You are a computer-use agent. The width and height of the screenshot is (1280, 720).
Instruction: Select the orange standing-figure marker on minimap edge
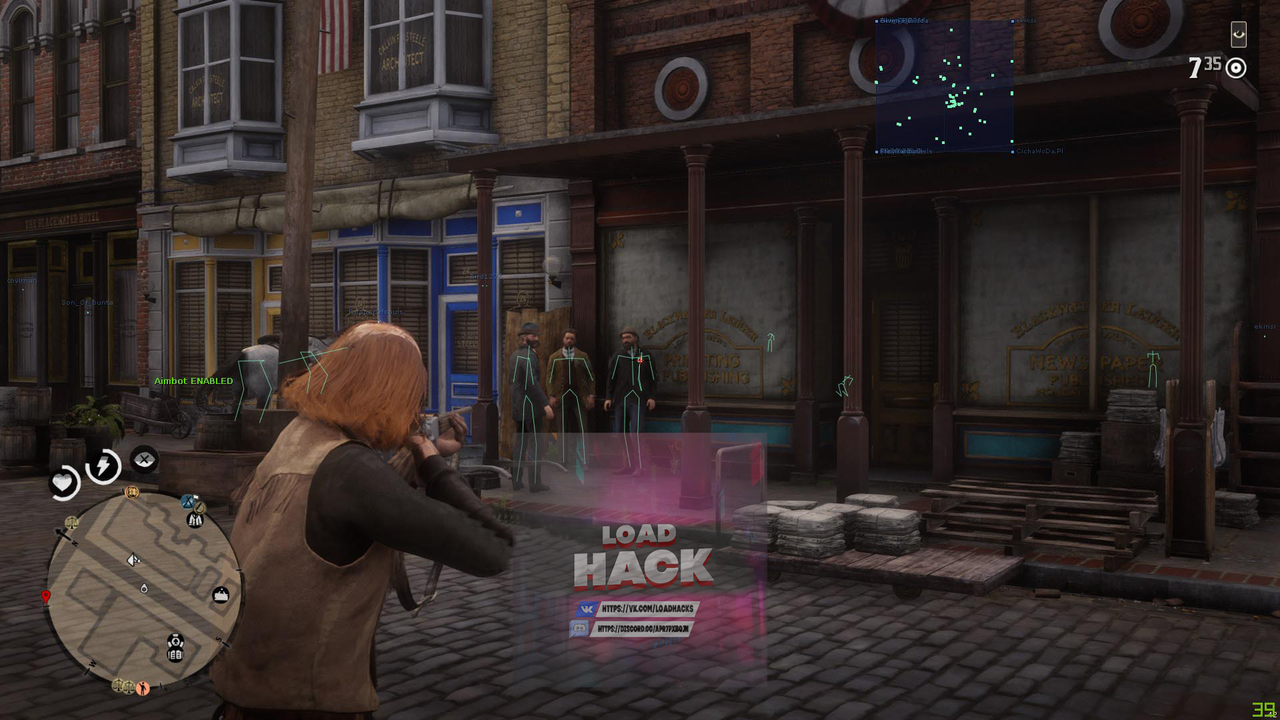[143, 687]
